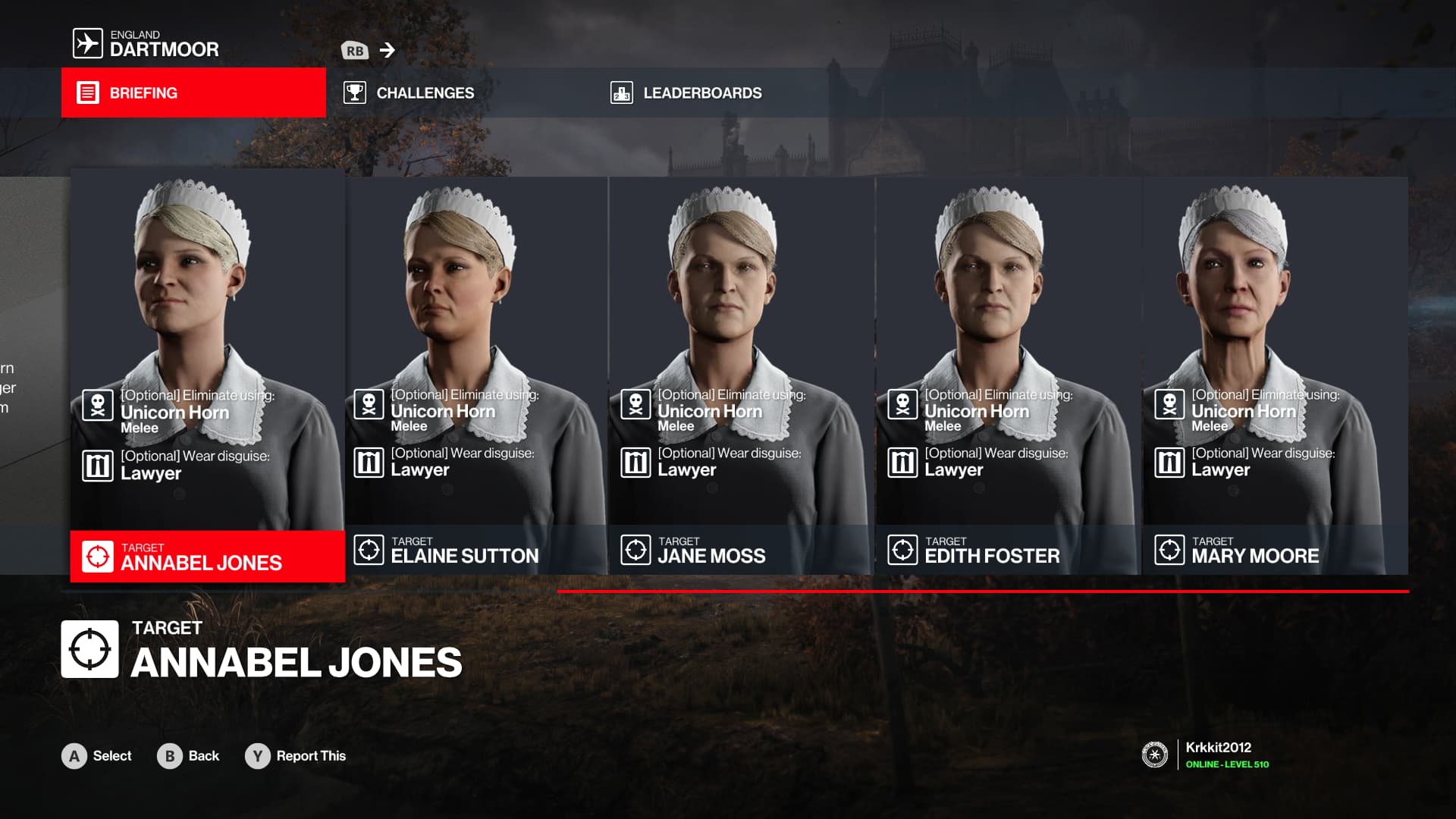Choose Report This for the contract

click(x=296, y=756)
